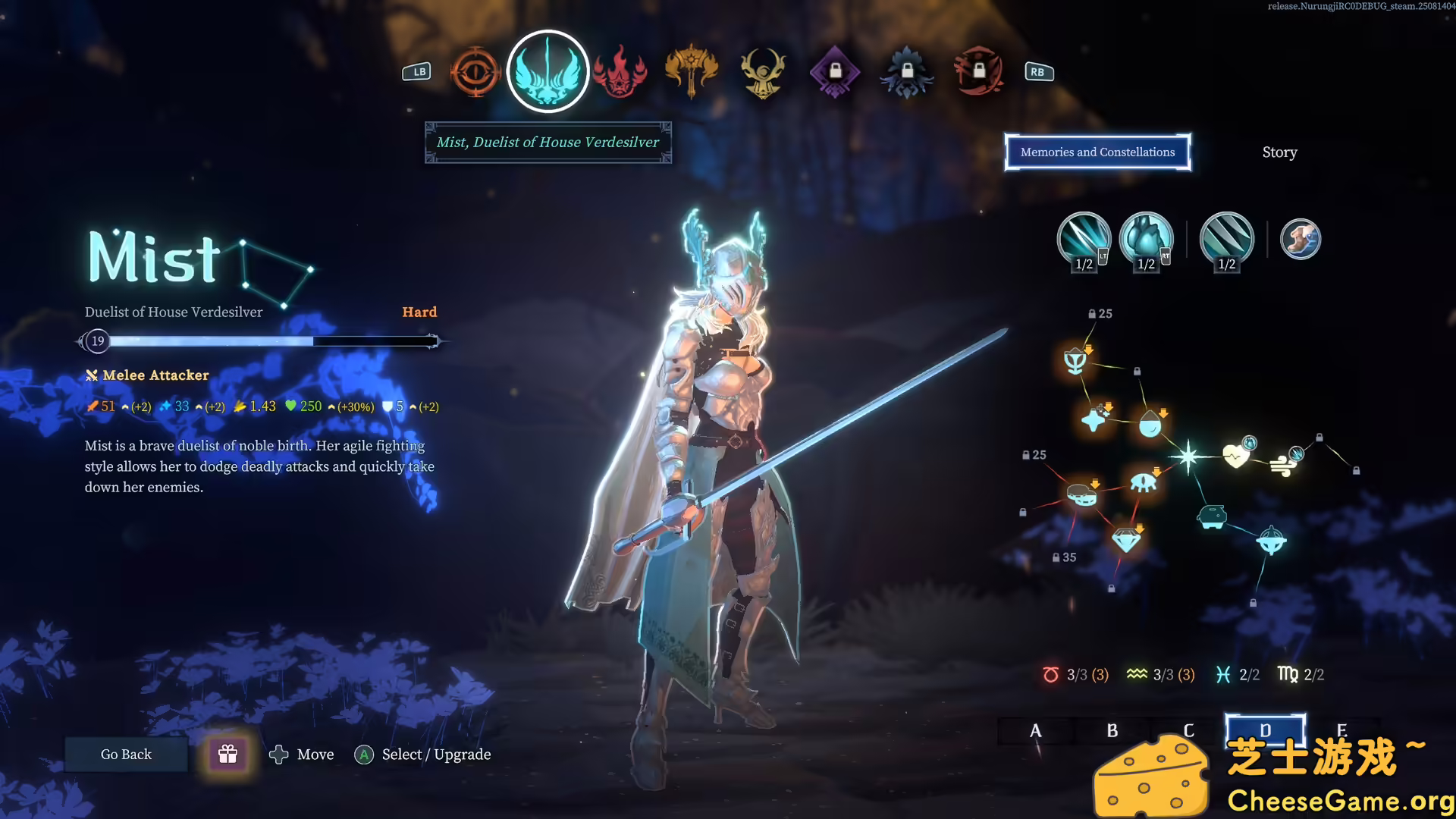The image size is (1456, 819).
Task: Select the triple claw slash ability icon
Action: [1226, 240]
